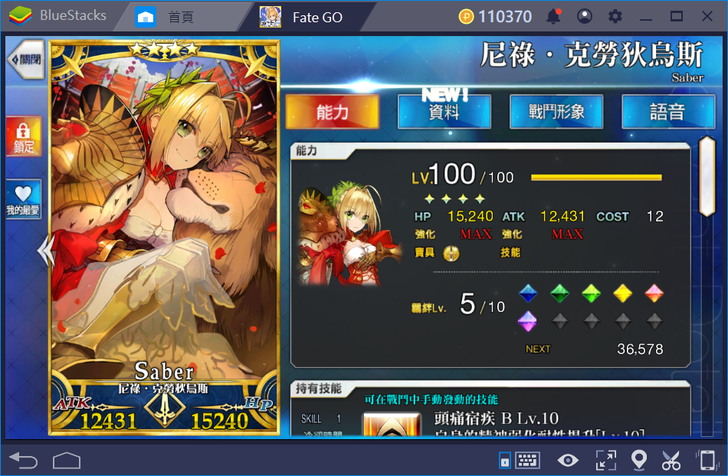
Task: Minimize the BlueStacks window
Action: [x=647, y=17]
